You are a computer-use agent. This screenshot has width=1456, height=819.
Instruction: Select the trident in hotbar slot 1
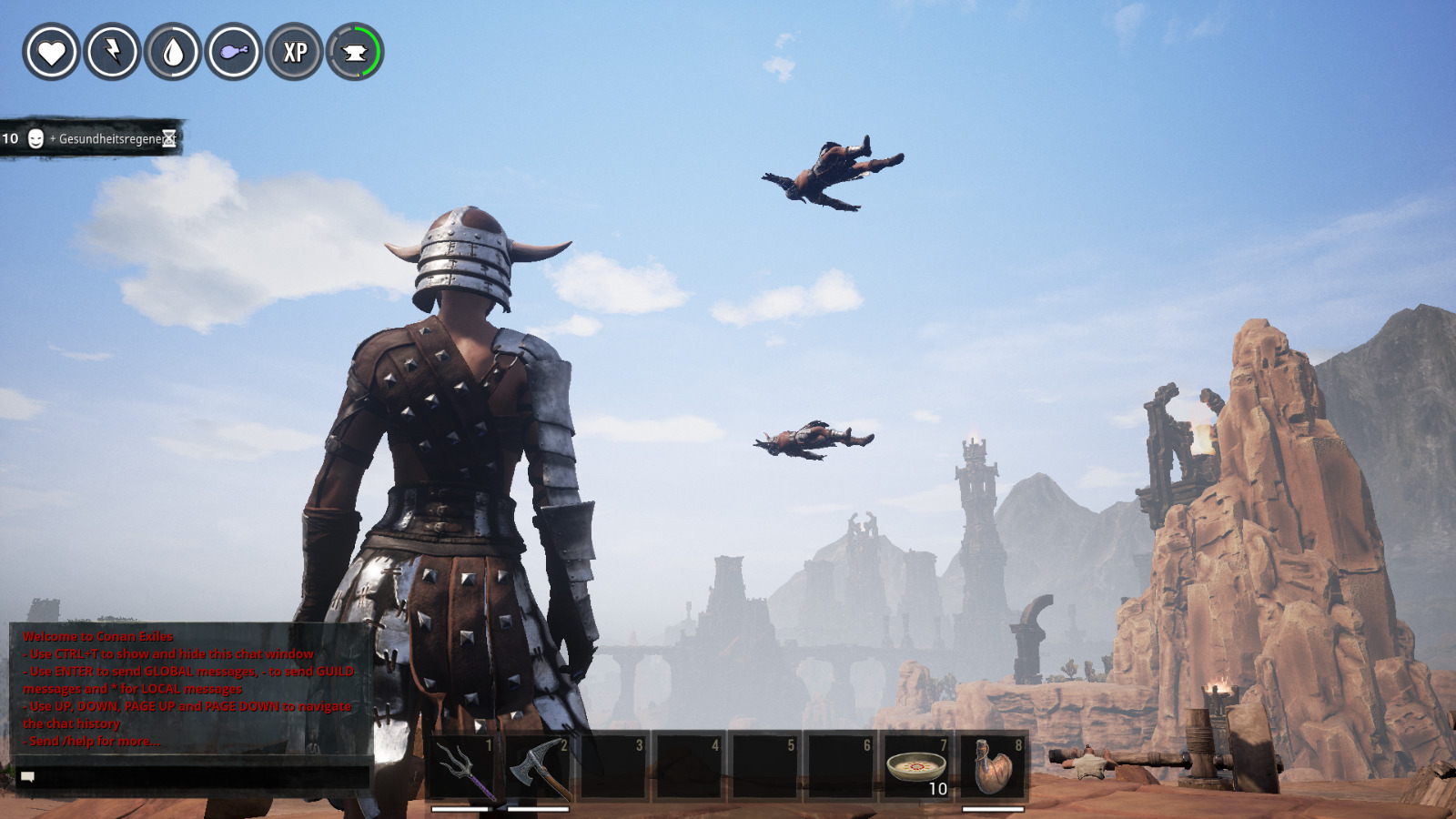(x=461, y=766)
